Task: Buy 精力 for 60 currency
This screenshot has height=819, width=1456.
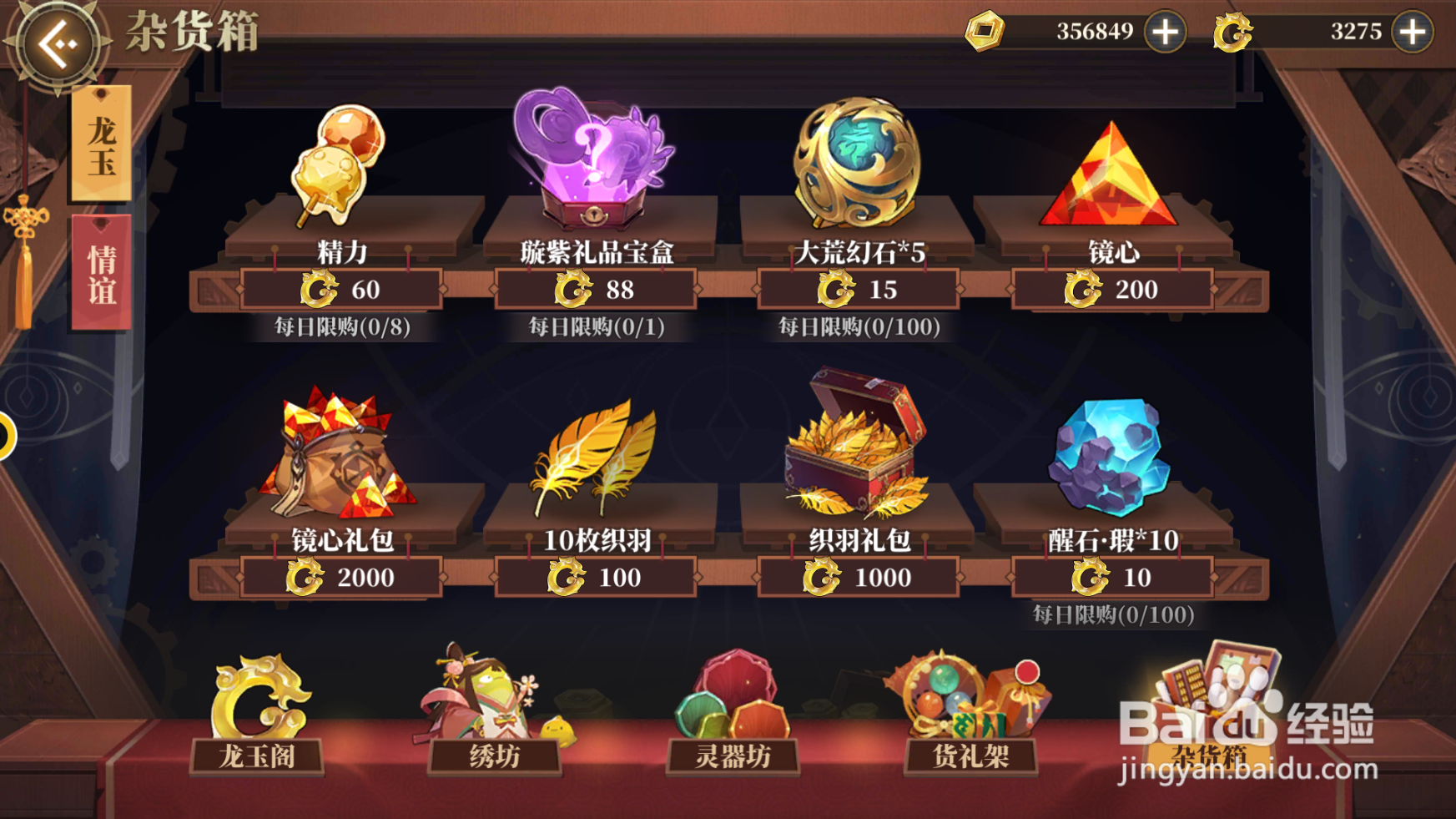Action: coord(341,289)
